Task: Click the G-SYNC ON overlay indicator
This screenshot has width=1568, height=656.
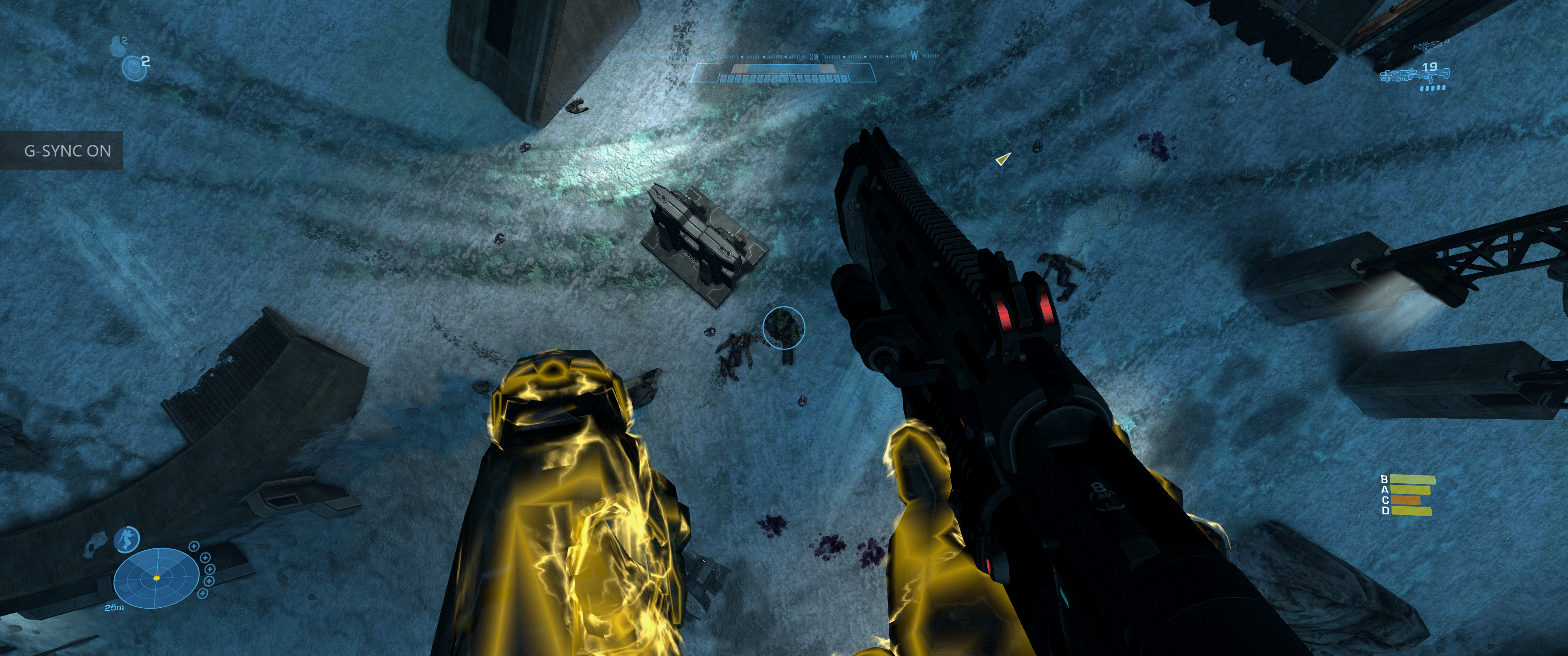Action: point(62,150)
